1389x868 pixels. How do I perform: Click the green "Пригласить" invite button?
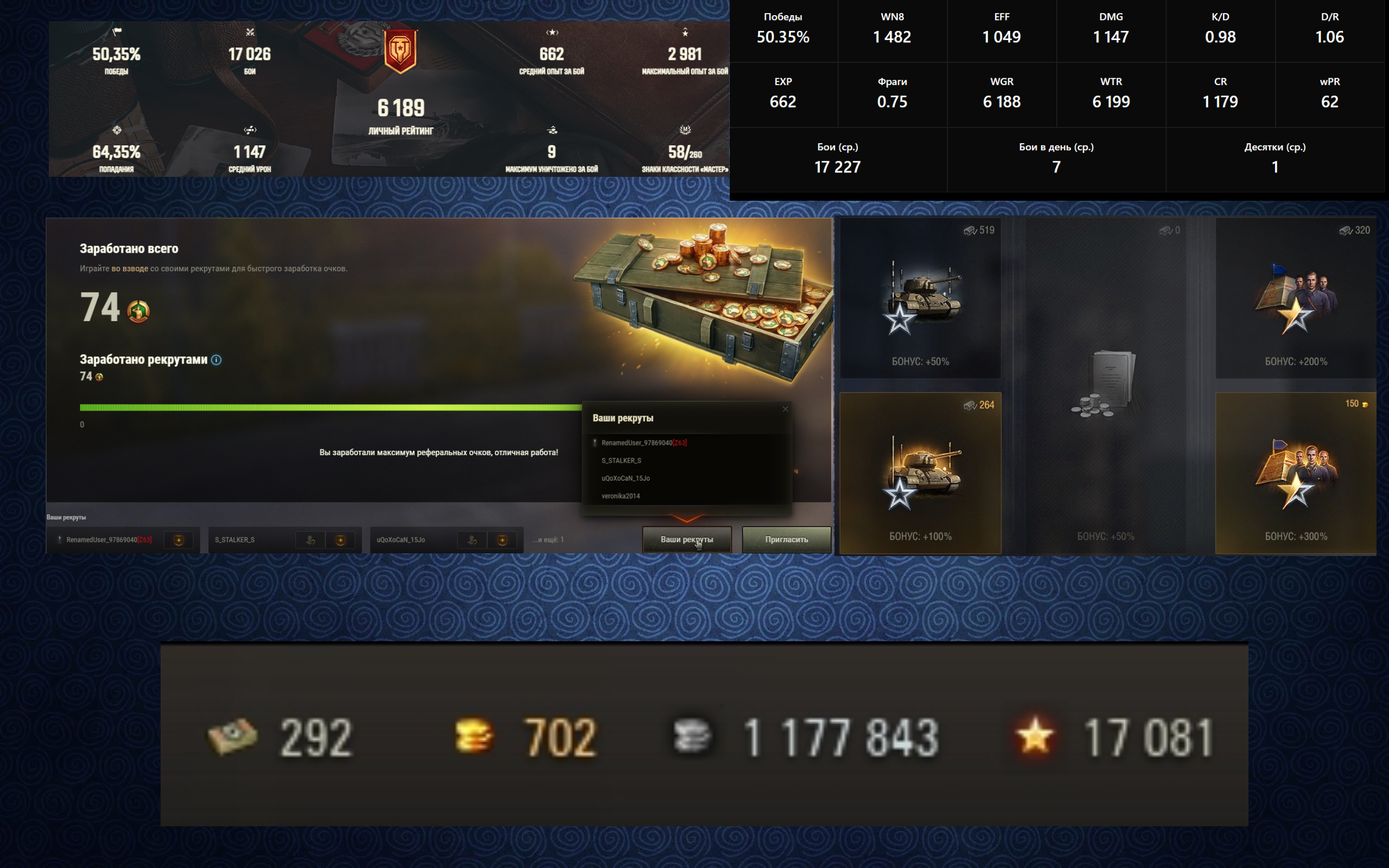click(x=786, y=540)
